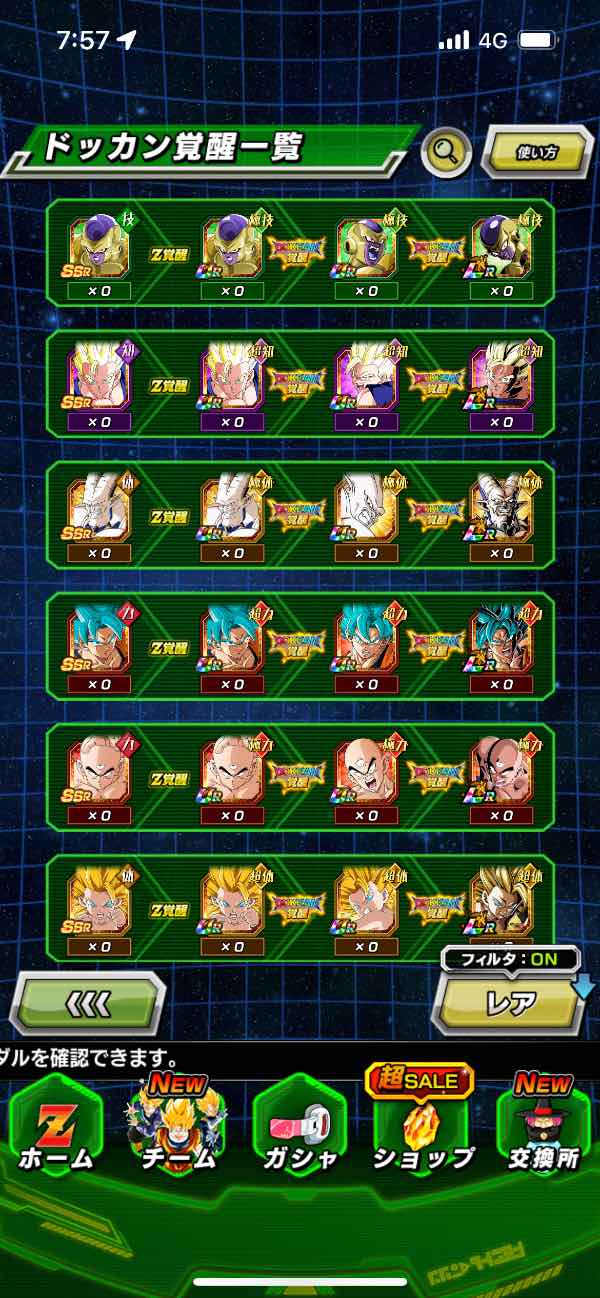
Task: Go back with the triple arrow button
Action: 86,1003
